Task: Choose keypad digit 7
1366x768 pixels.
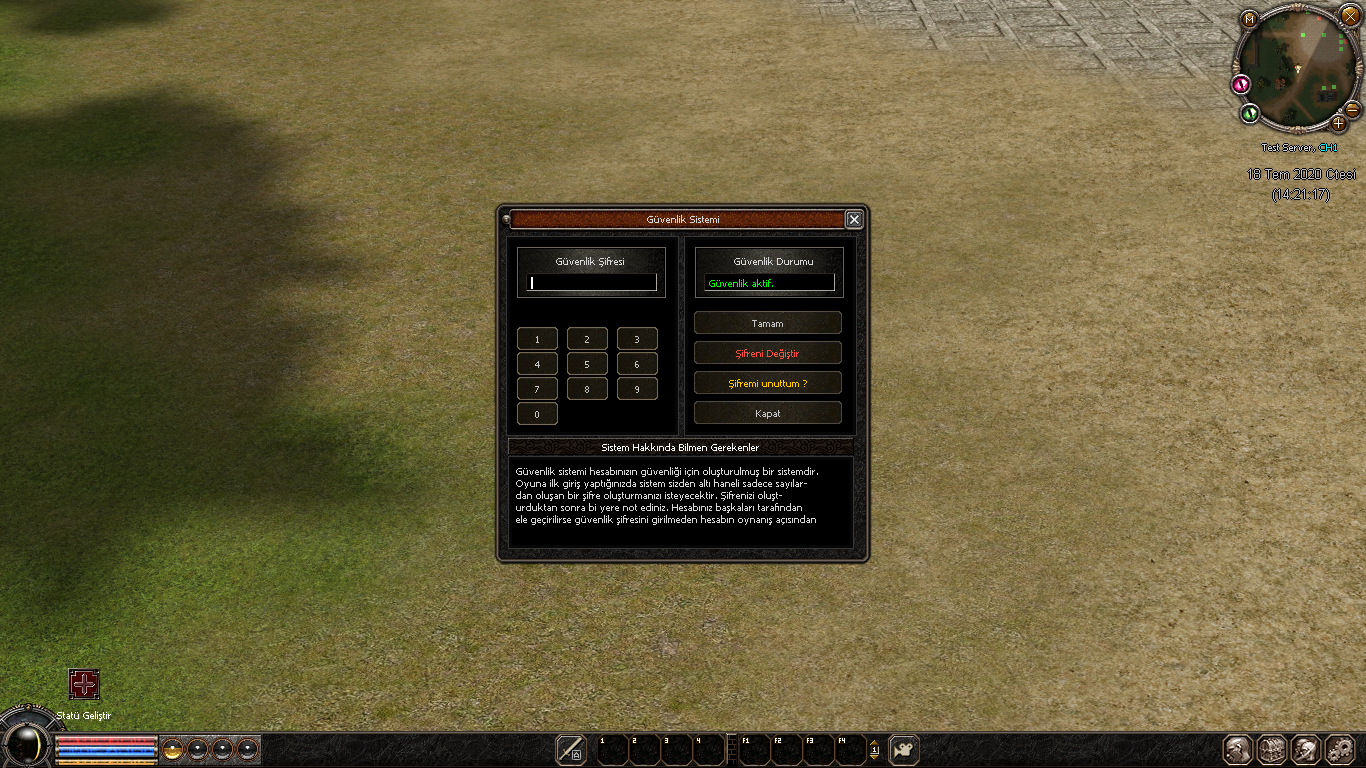Action: pyautogui.click(x=537, y=389)
